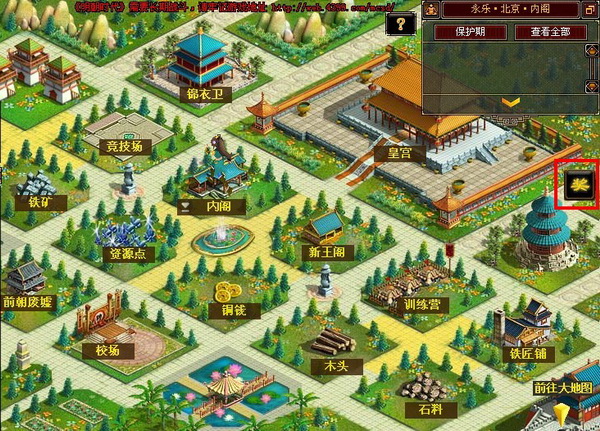This screenshot has width=600, height=431.
Task: Open the 奖 reward icon
Action: click(577, 185)
